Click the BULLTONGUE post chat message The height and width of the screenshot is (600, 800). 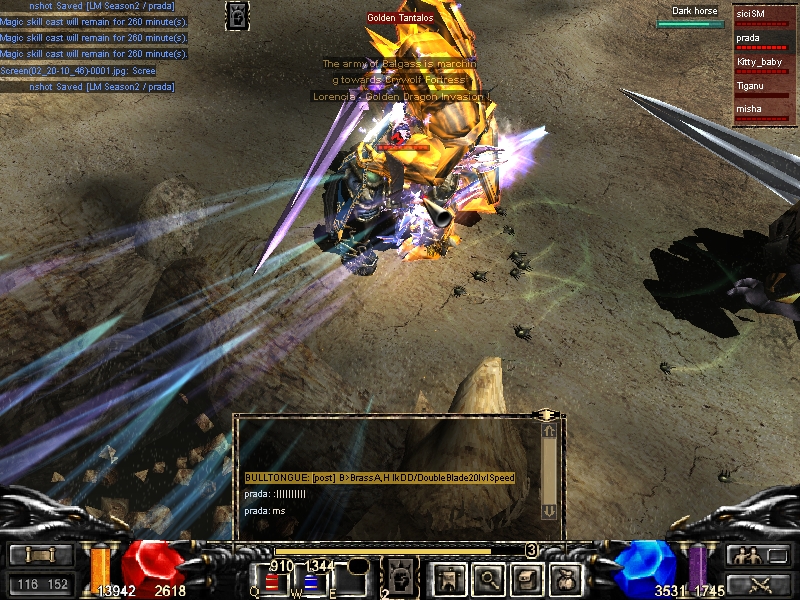(380, 479)
